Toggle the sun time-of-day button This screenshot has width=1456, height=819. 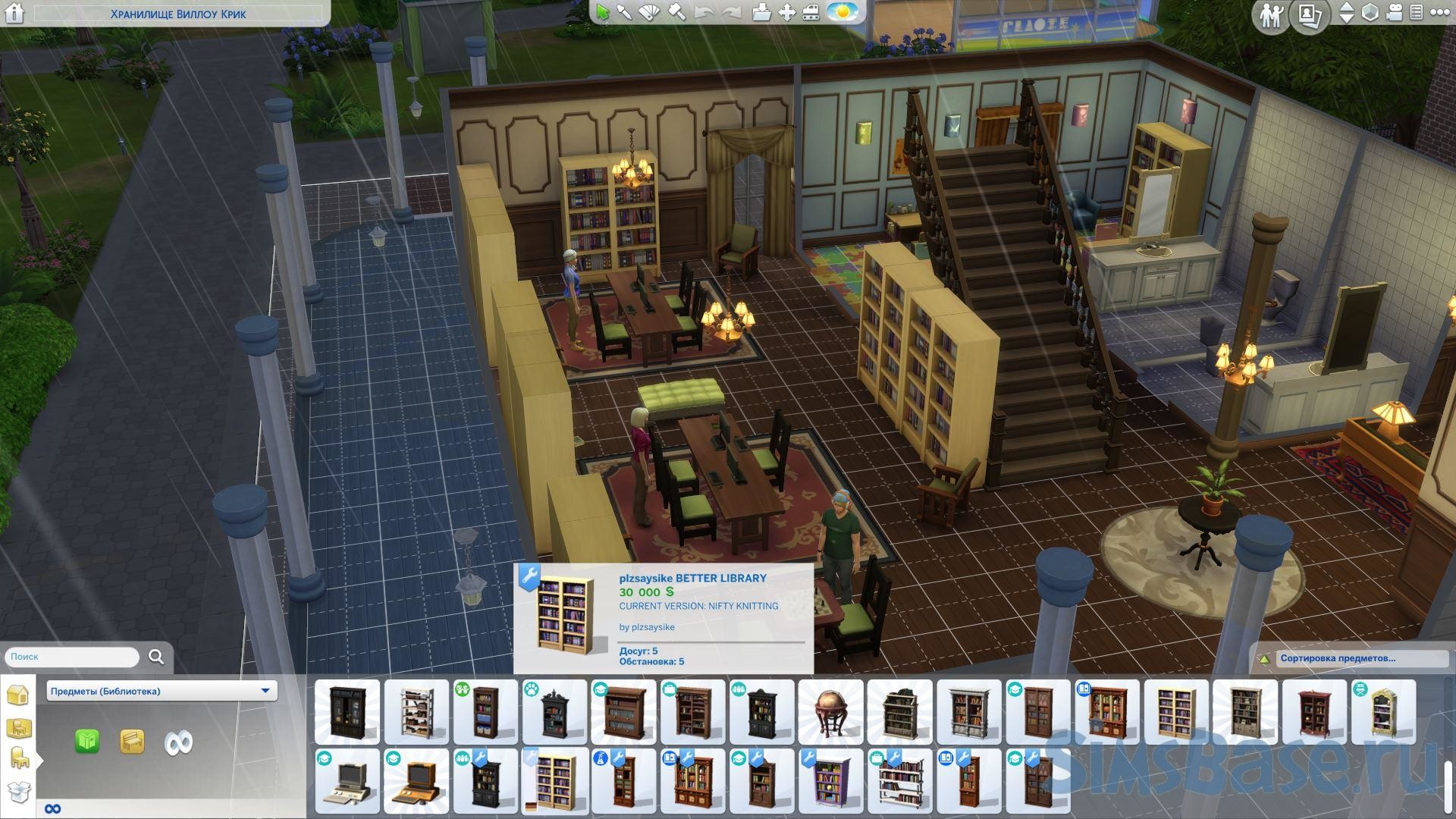(842, 12)
